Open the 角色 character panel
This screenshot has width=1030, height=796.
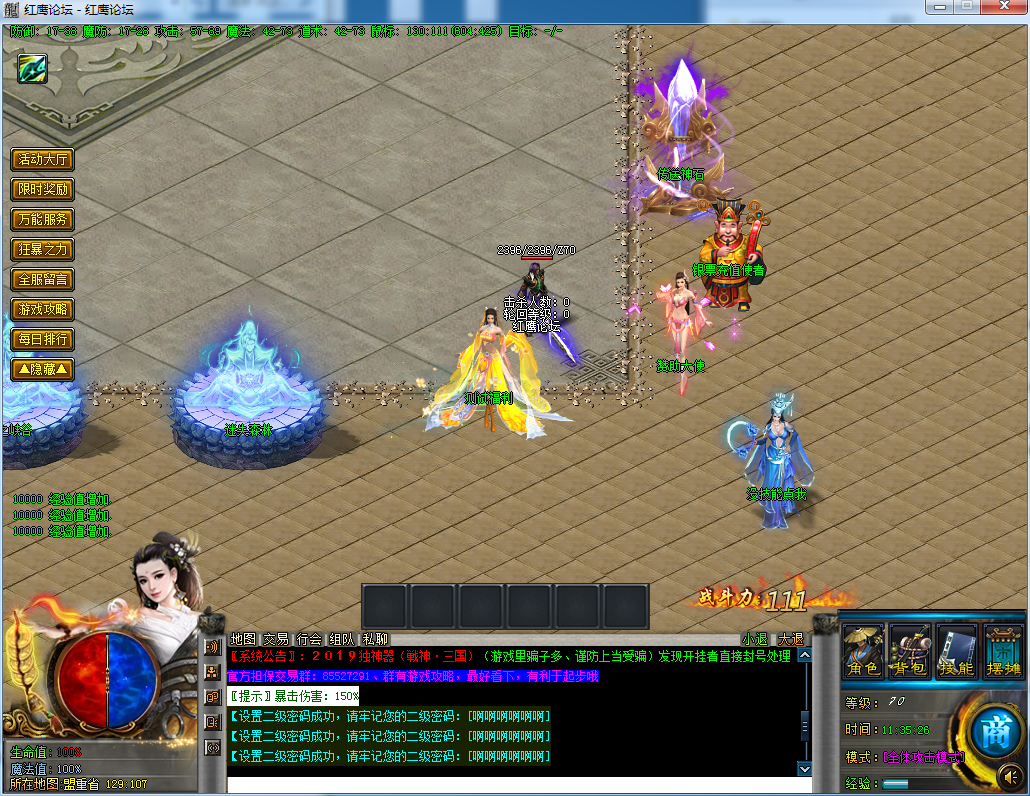click(863, 651)
